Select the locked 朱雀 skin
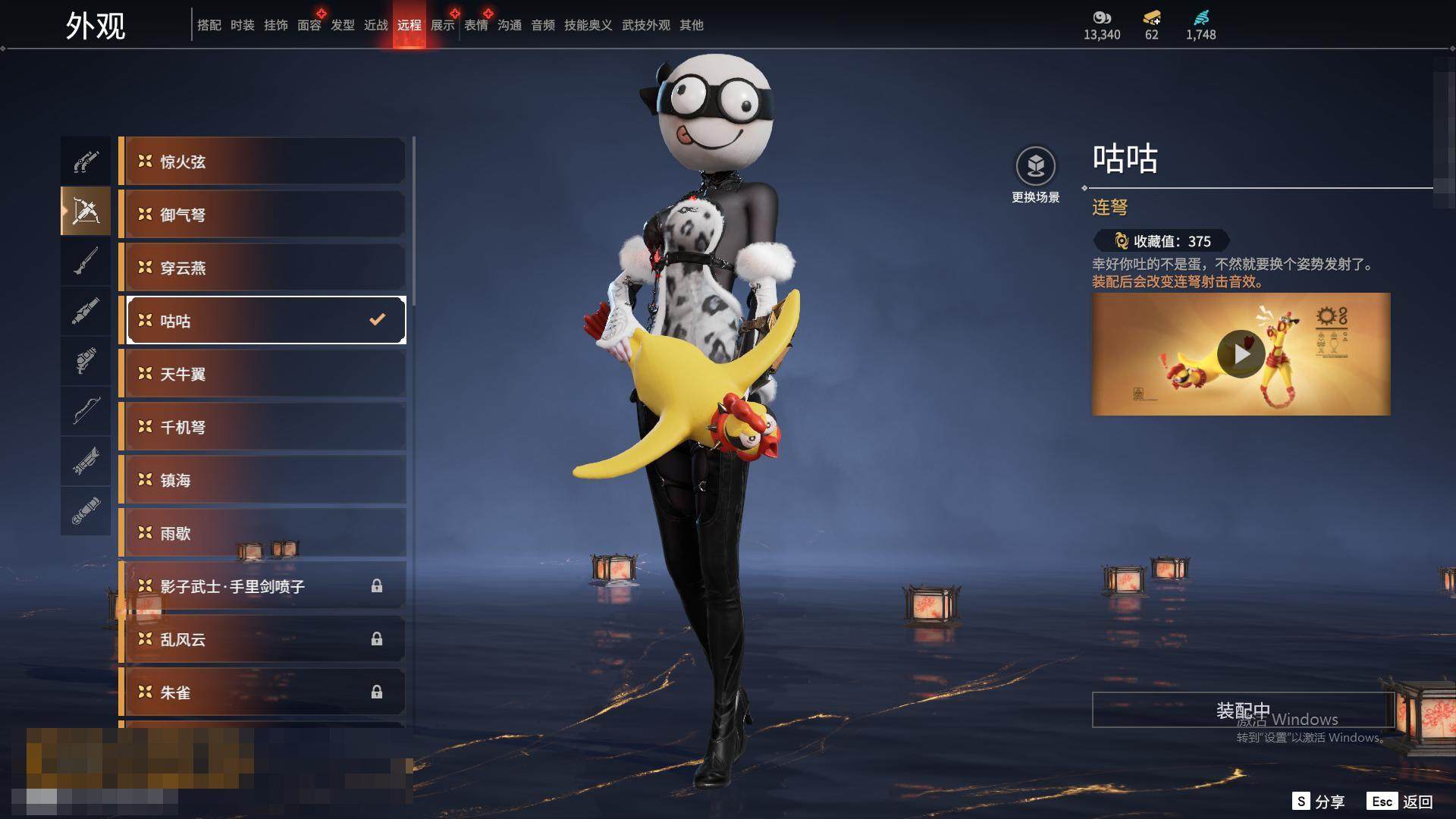This screenshot has width=1456, height=819. (x=262, y=692)
